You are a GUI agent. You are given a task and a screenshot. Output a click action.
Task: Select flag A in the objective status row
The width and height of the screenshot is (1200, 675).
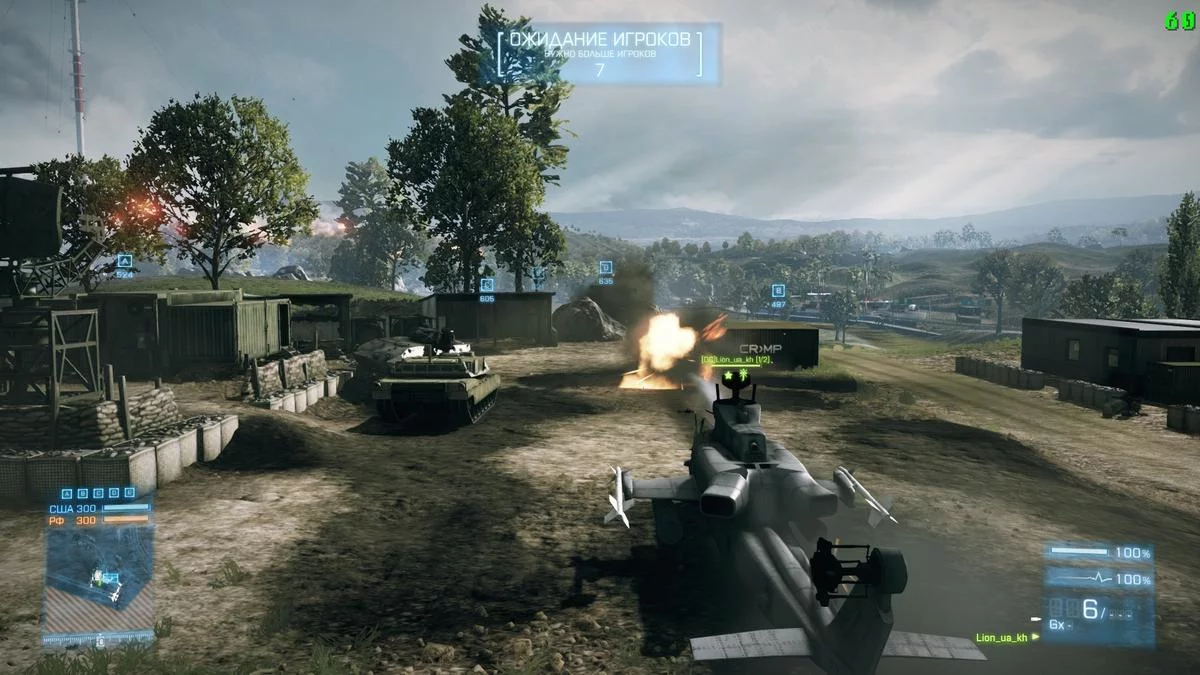tap(66, 493)
